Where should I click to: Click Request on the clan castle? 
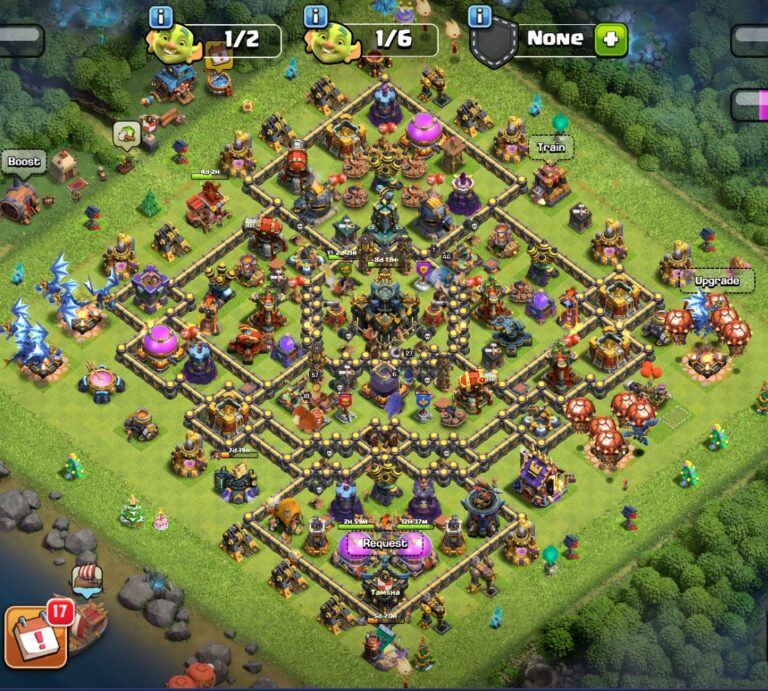pos(385,543)
